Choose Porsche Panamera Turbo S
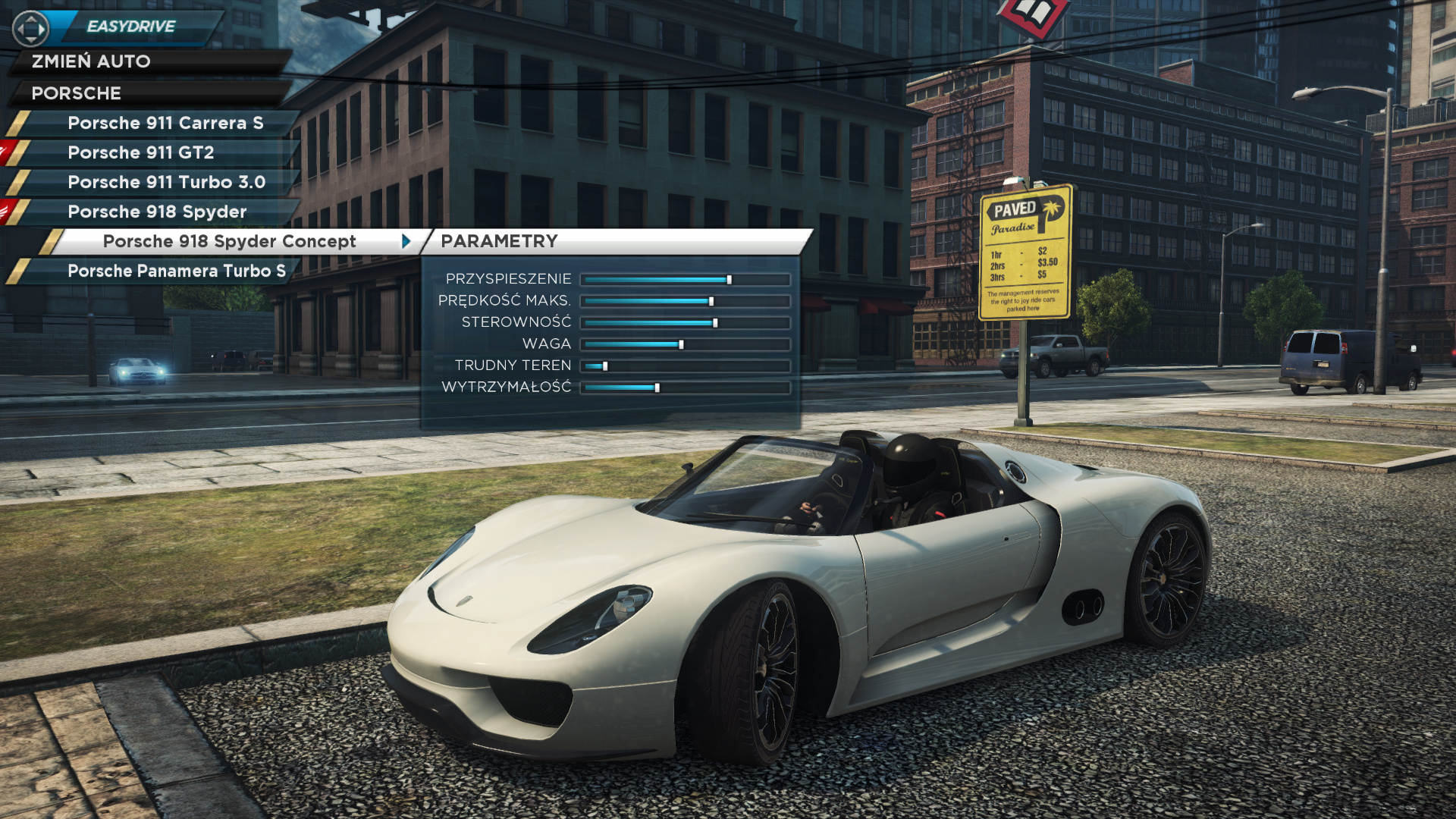1456x819 pixels. pos(176,271)
